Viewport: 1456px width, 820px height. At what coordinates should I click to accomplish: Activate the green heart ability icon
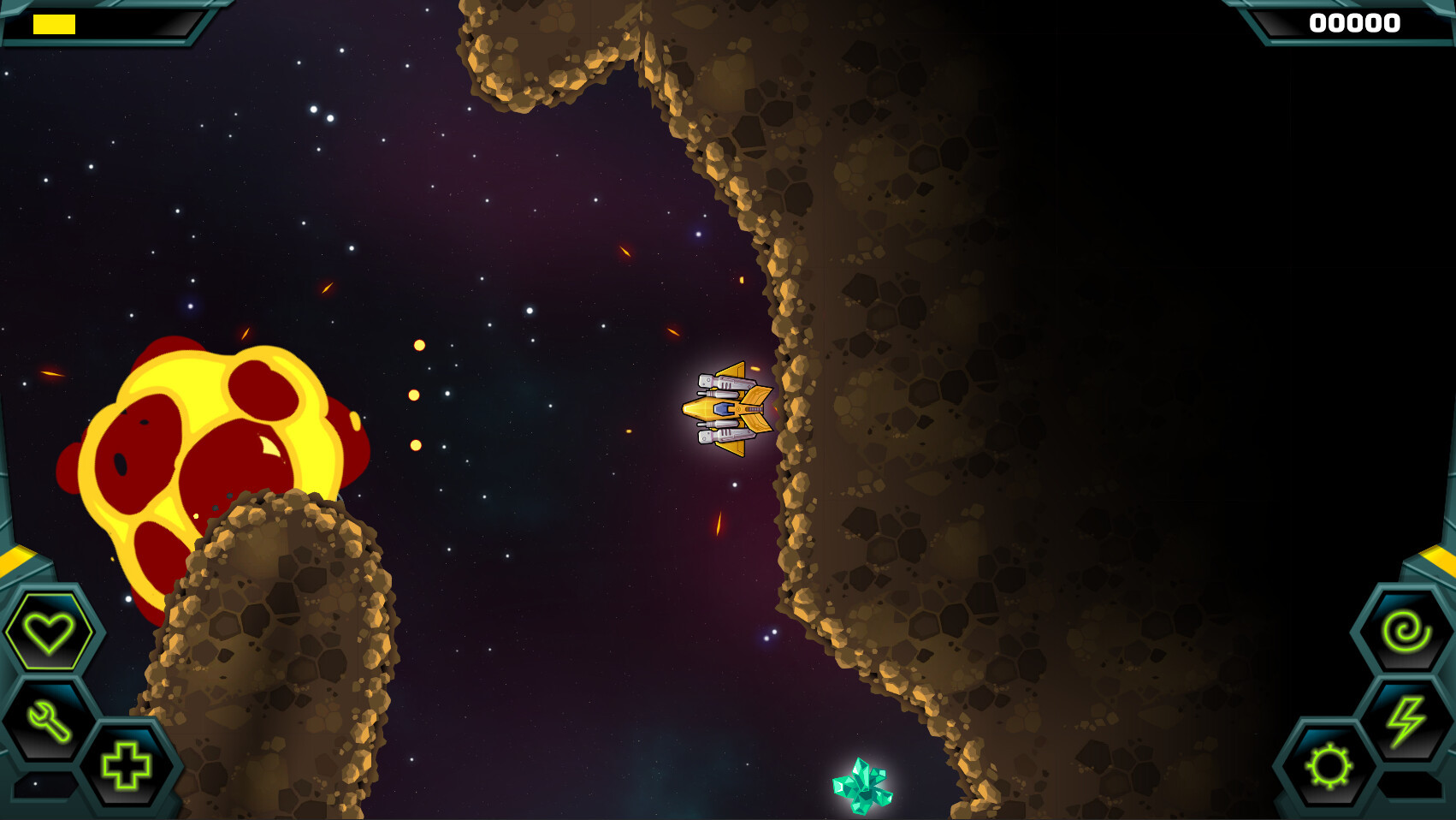tap(49, 633)
